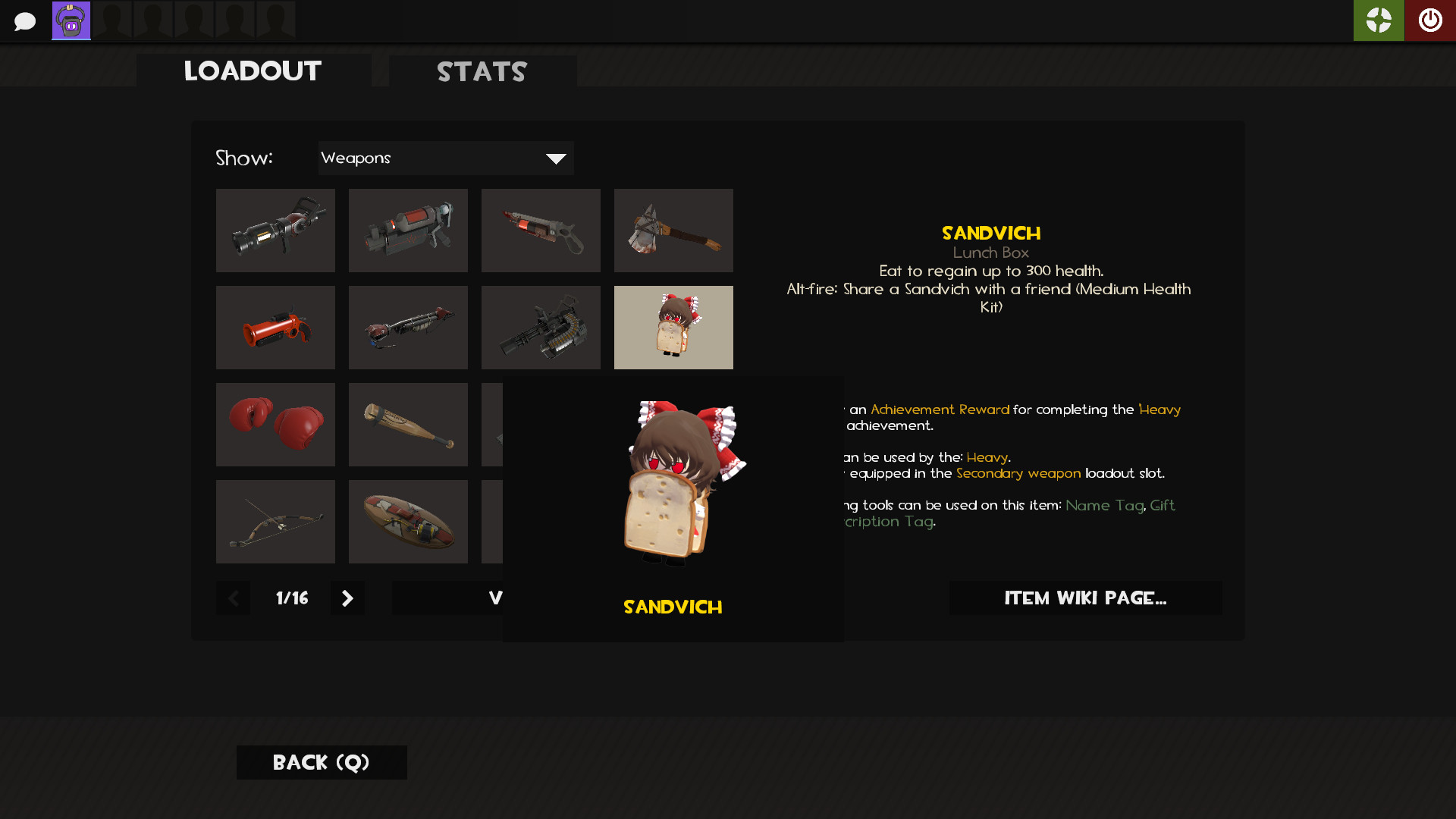Image resolution: width=1456 pixels, height=819 pixels.
Task: Select the Huntsman bow weapon
Action: [x=275, y=521]
